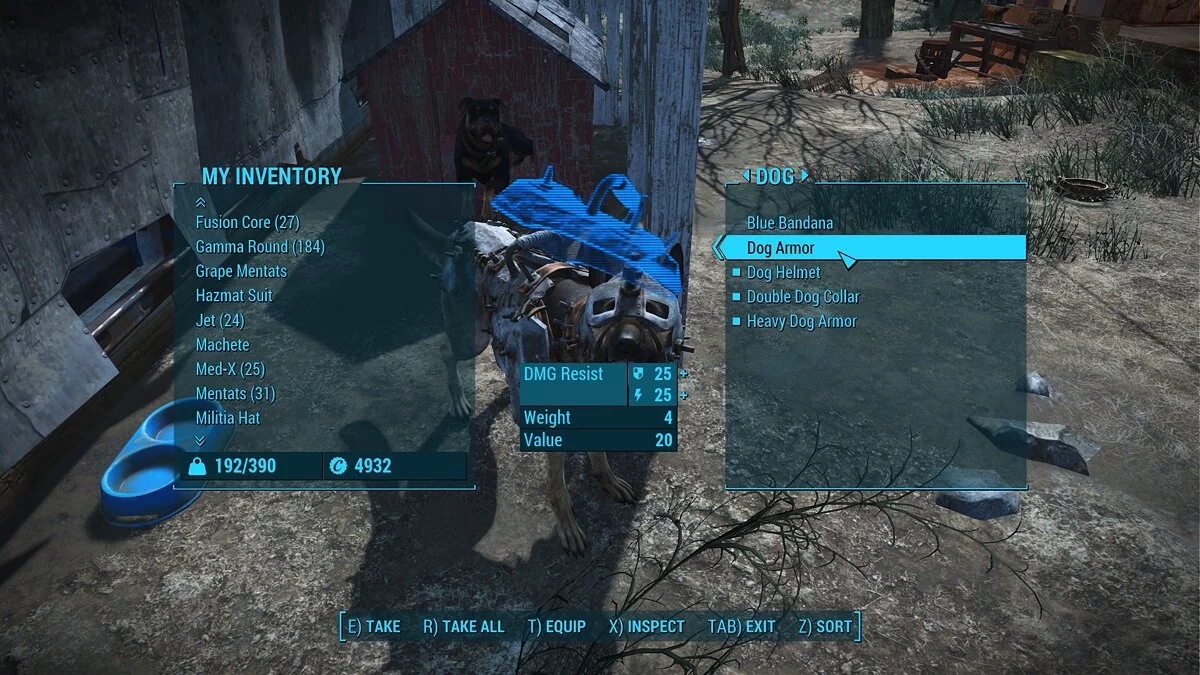Switch container with left arrow beside DOG

tap(745, 177)
